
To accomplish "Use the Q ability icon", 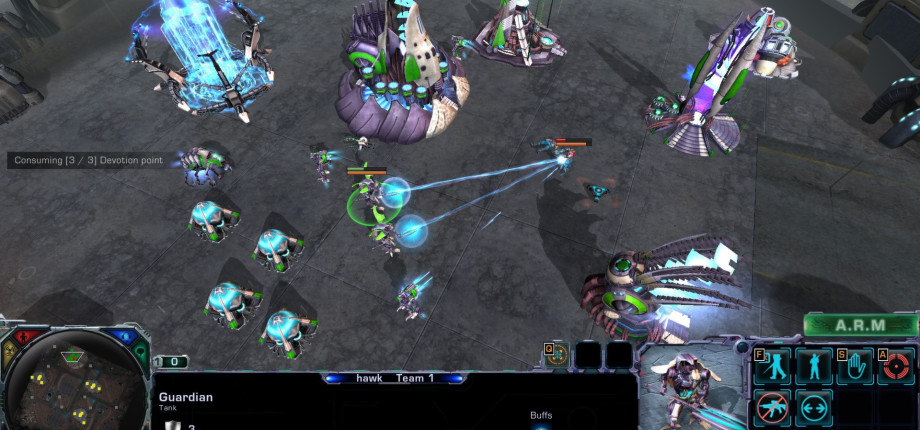I will 558,355.
